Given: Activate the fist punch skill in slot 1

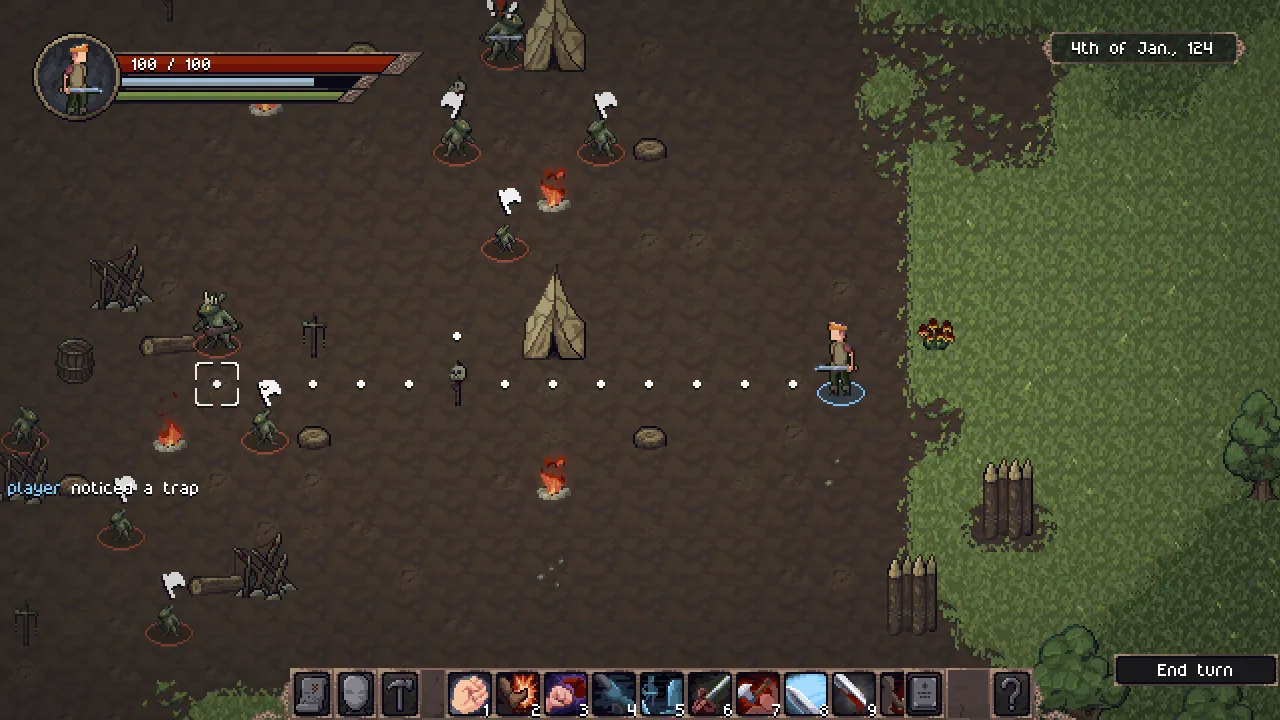Looking at the screenshot, I should [x=469, y=693].
